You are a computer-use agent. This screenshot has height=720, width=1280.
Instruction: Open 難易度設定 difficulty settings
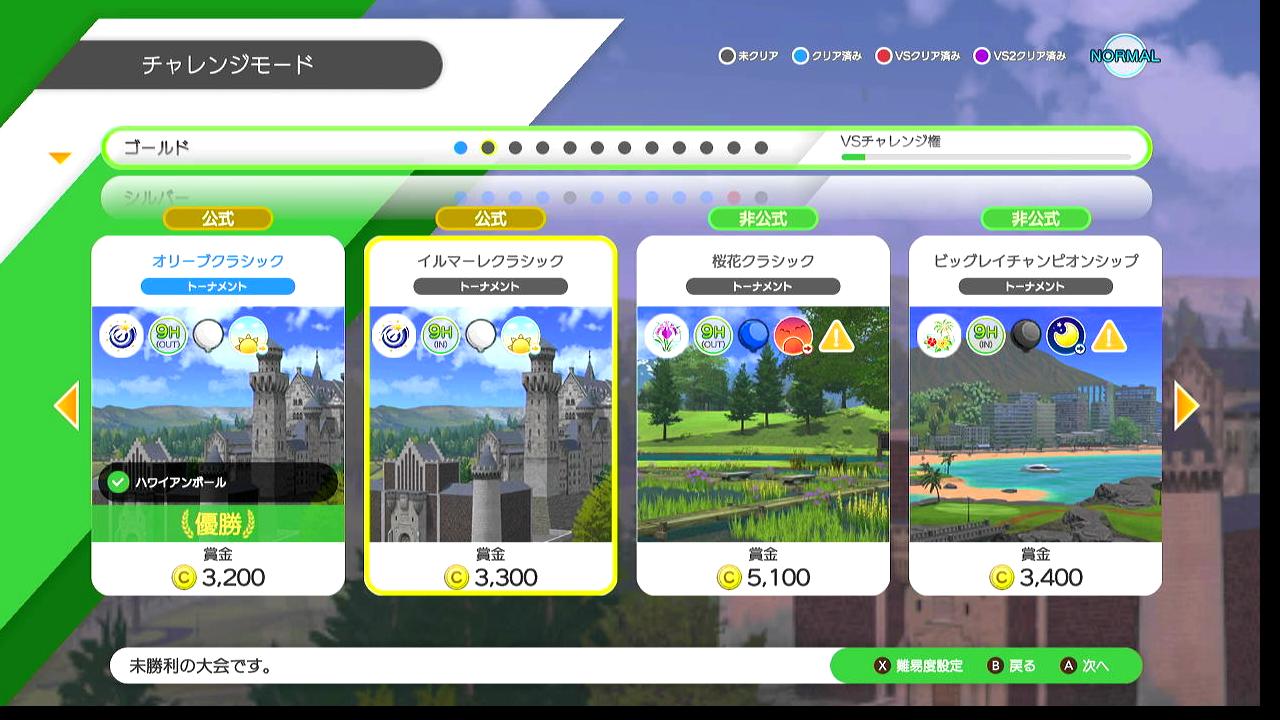919,666
